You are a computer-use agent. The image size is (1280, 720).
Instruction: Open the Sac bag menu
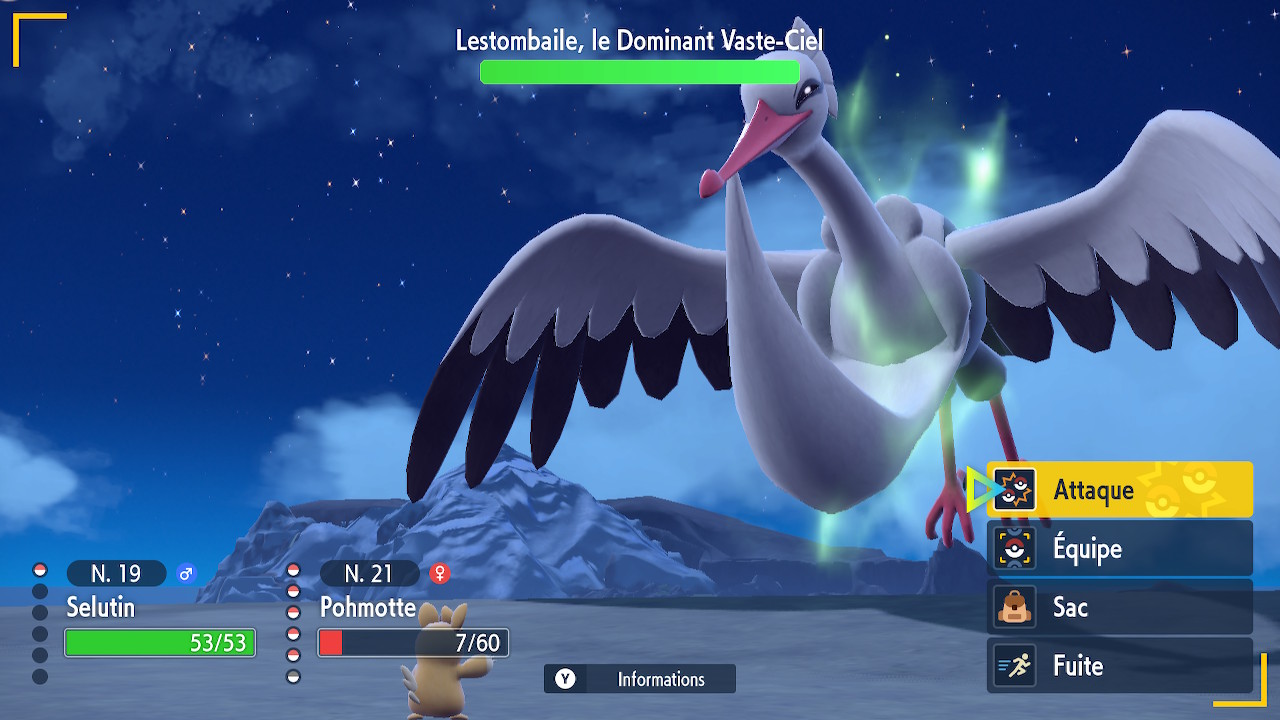[x=1119, y=607]
